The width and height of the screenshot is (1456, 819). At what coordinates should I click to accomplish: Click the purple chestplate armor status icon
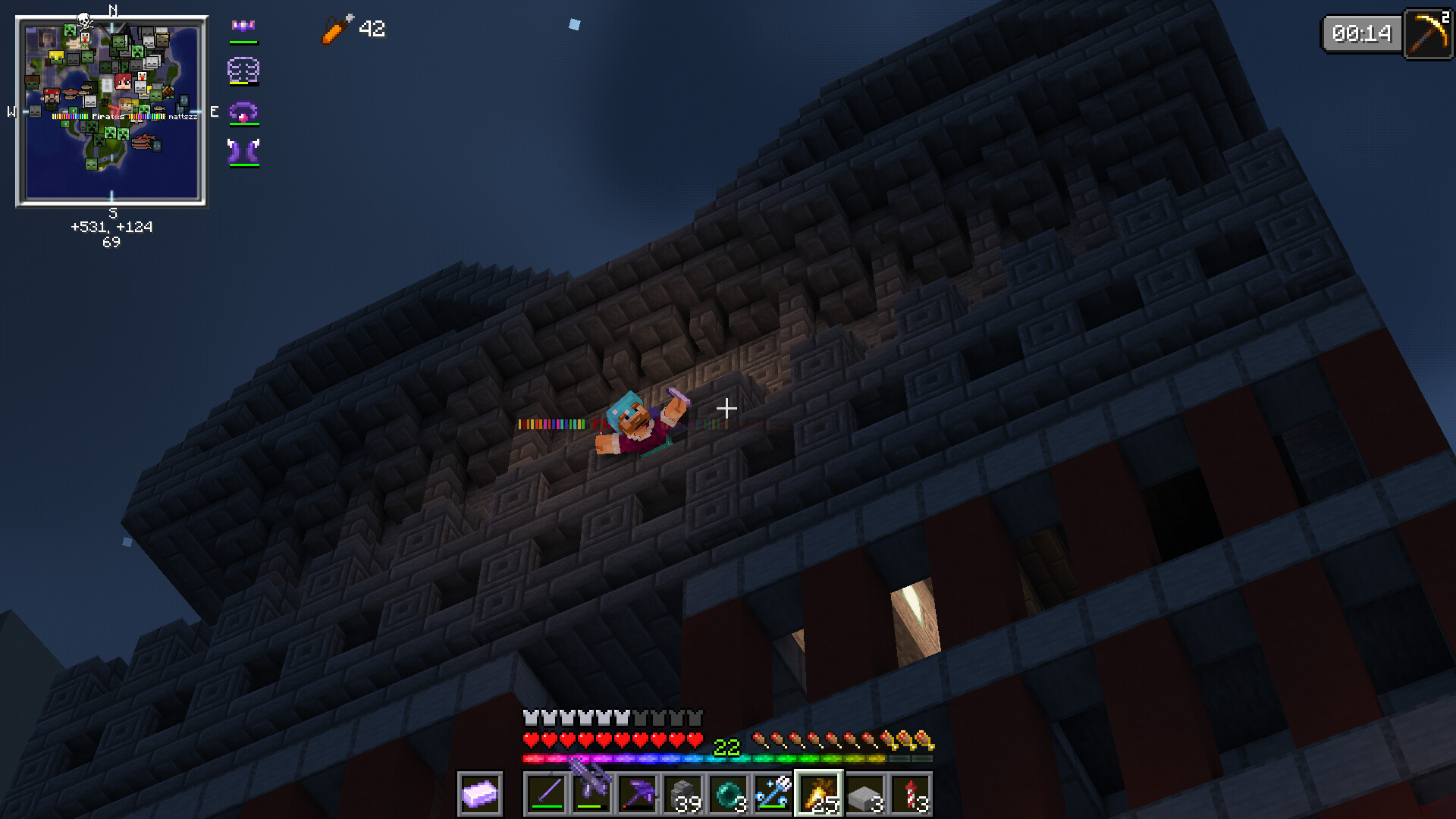pos(243,71)
